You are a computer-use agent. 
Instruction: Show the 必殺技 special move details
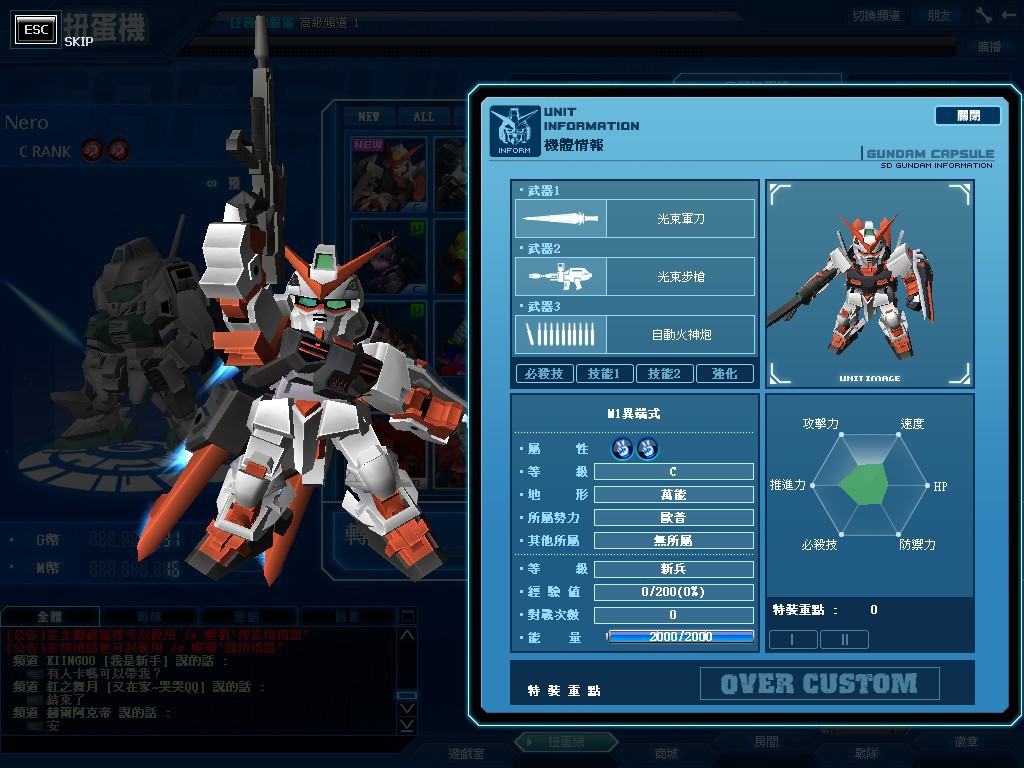[545, 374]
